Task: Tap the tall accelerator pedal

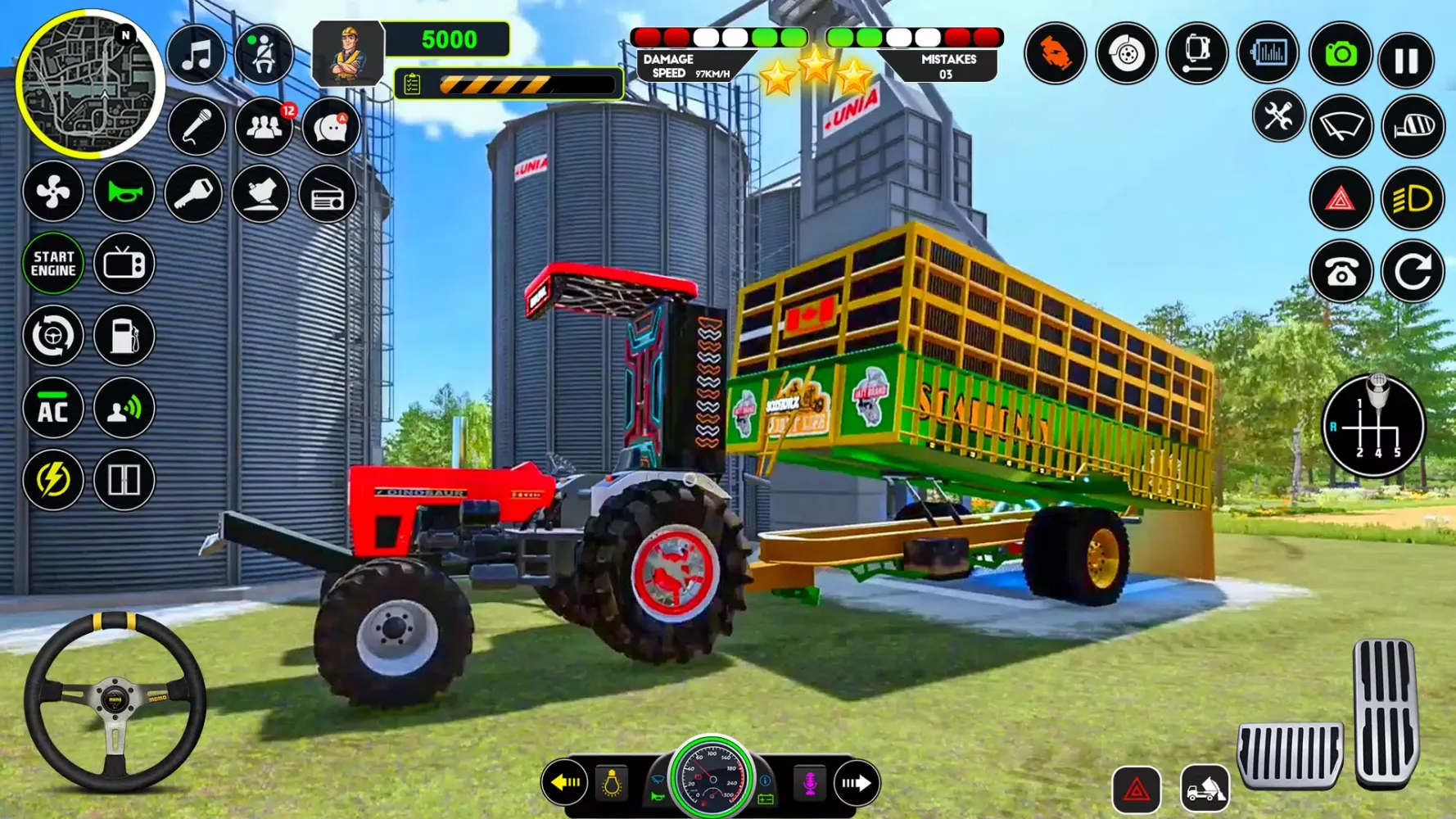Action: click(x=1385, y=712)
